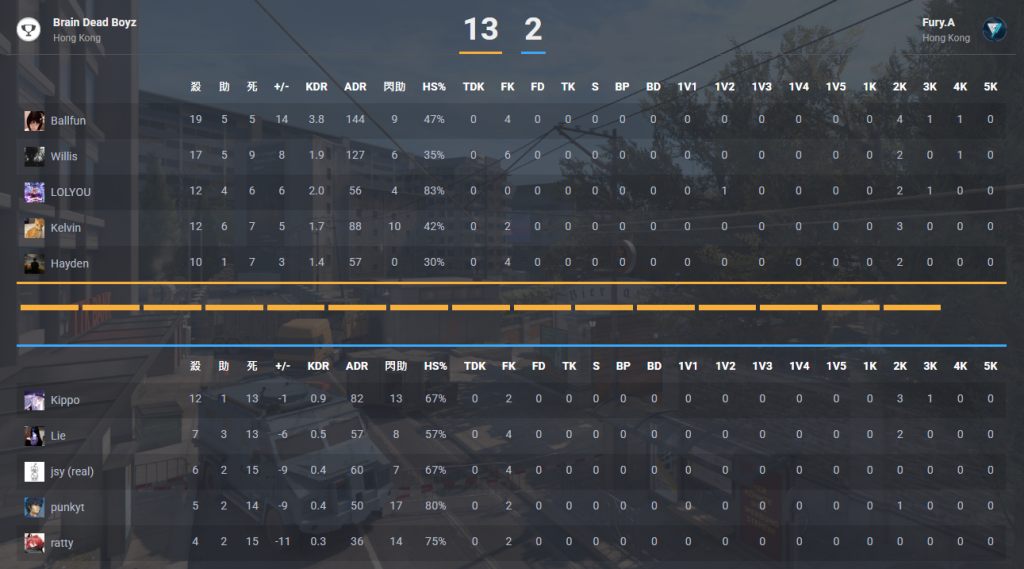View ratty's player profile
The height and width of the screenshot is (569, 1024).
click(x=62, y=543)
